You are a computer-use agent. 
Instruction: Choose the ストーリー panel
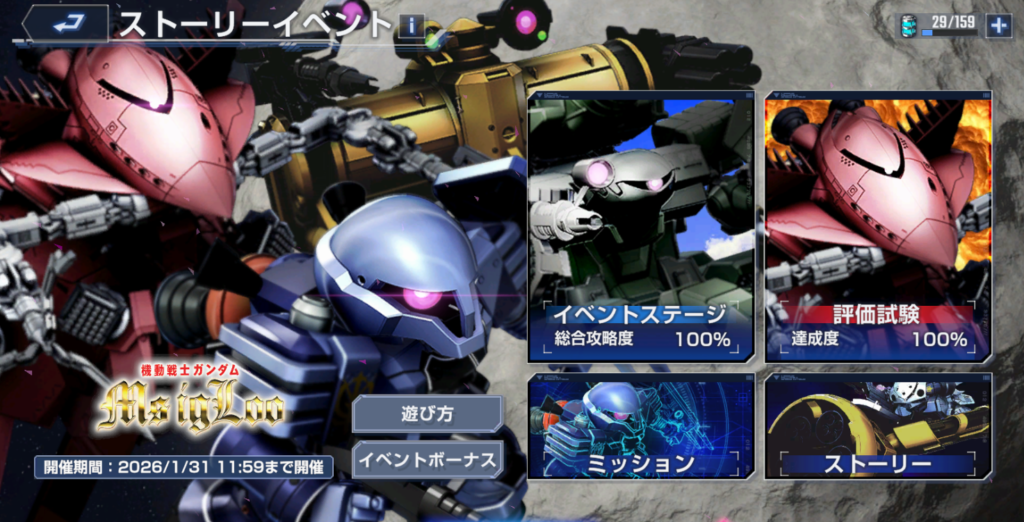coord(878,427)
